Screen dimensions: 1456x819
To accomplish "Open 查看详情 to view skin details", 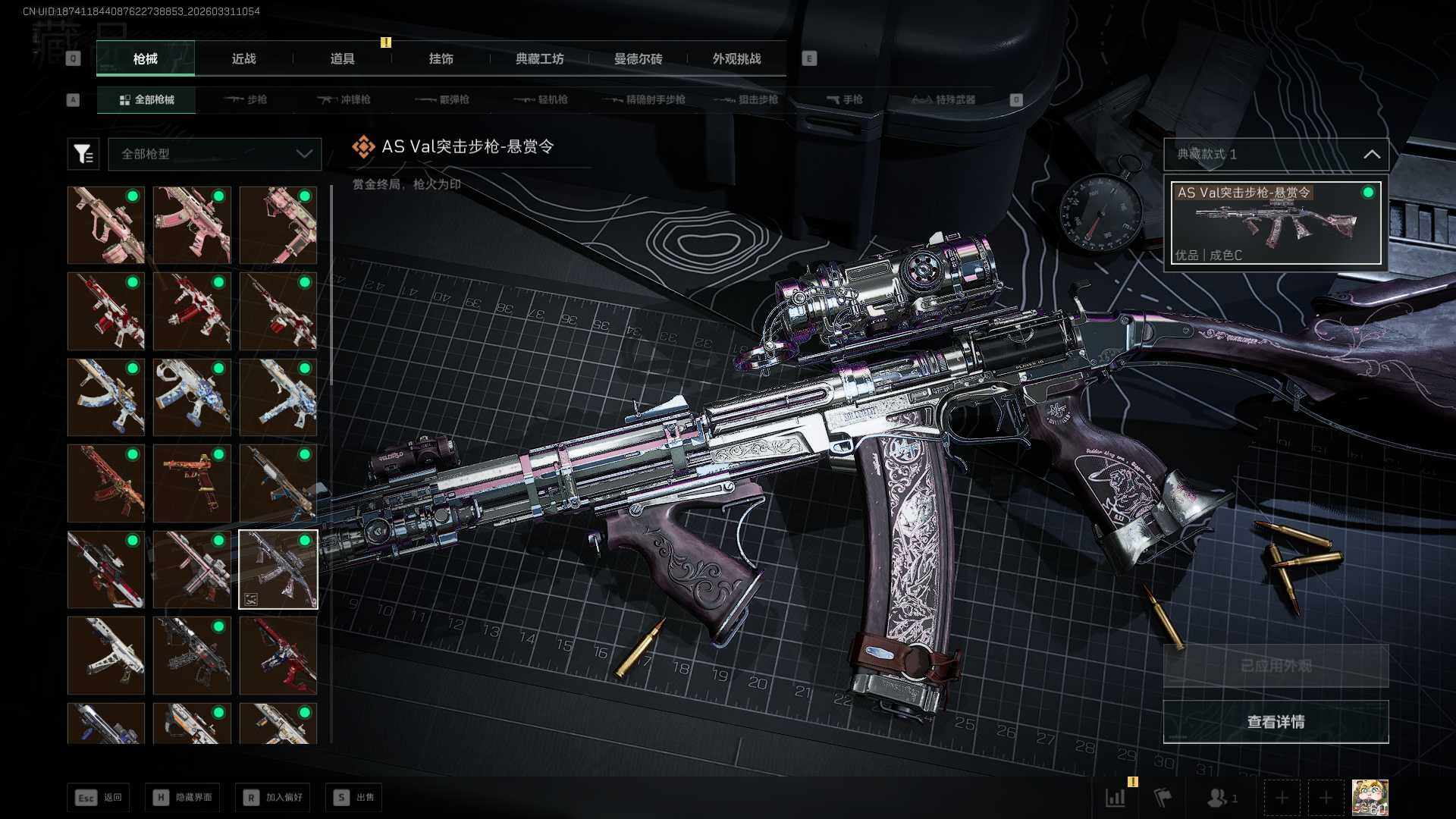I will click(x=1276, y=722).
